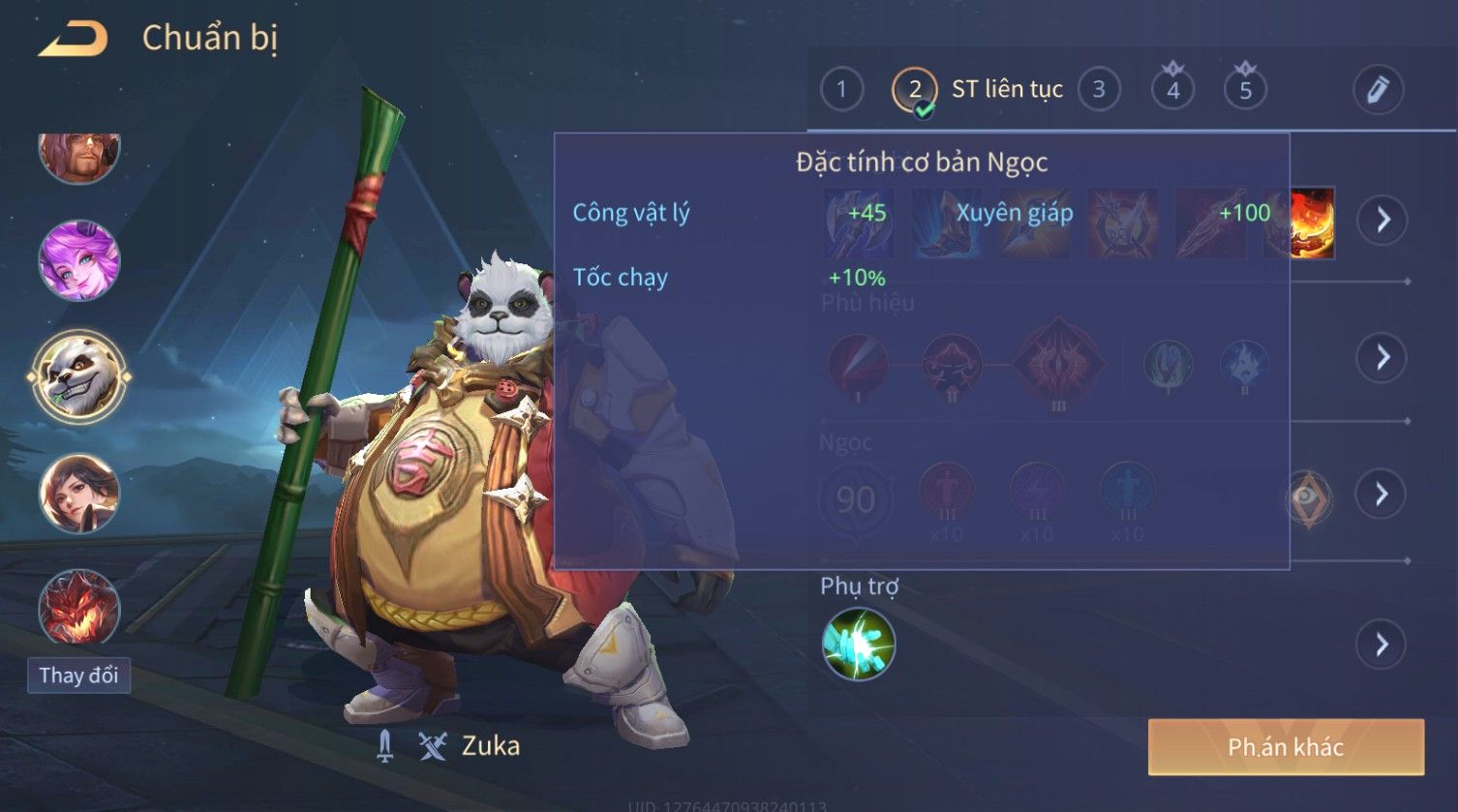Expand the Phù hiệu section arrow

coord(1382,357)
